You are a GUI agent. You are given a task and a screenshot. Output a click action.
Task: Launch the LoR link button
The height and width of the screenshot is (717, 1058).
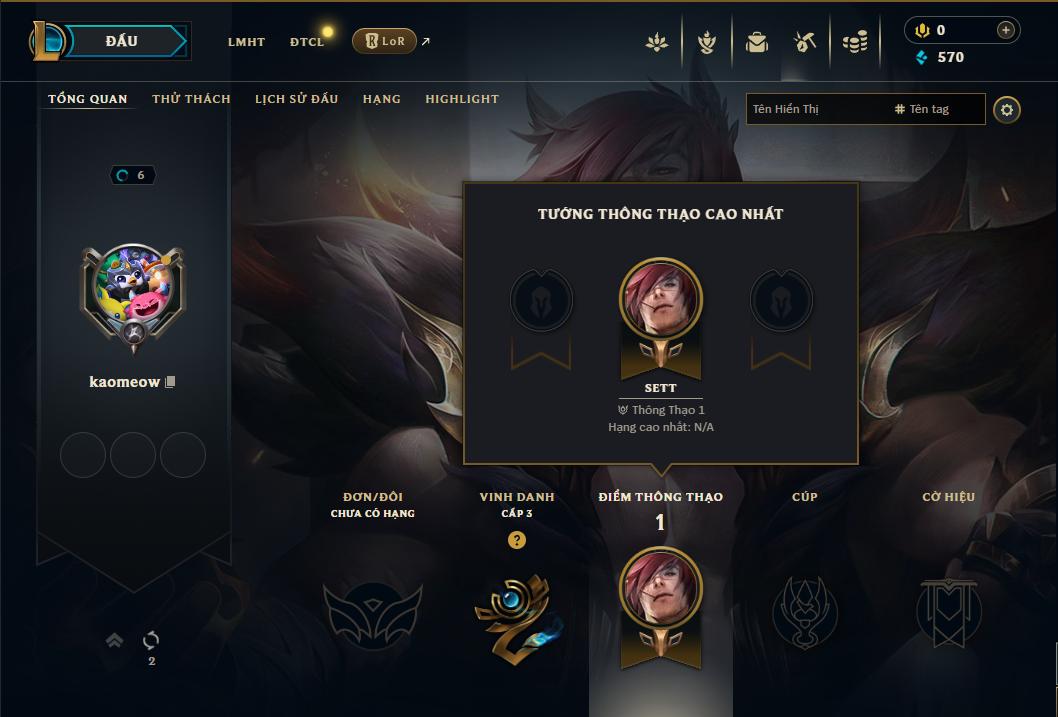point(385,41)
